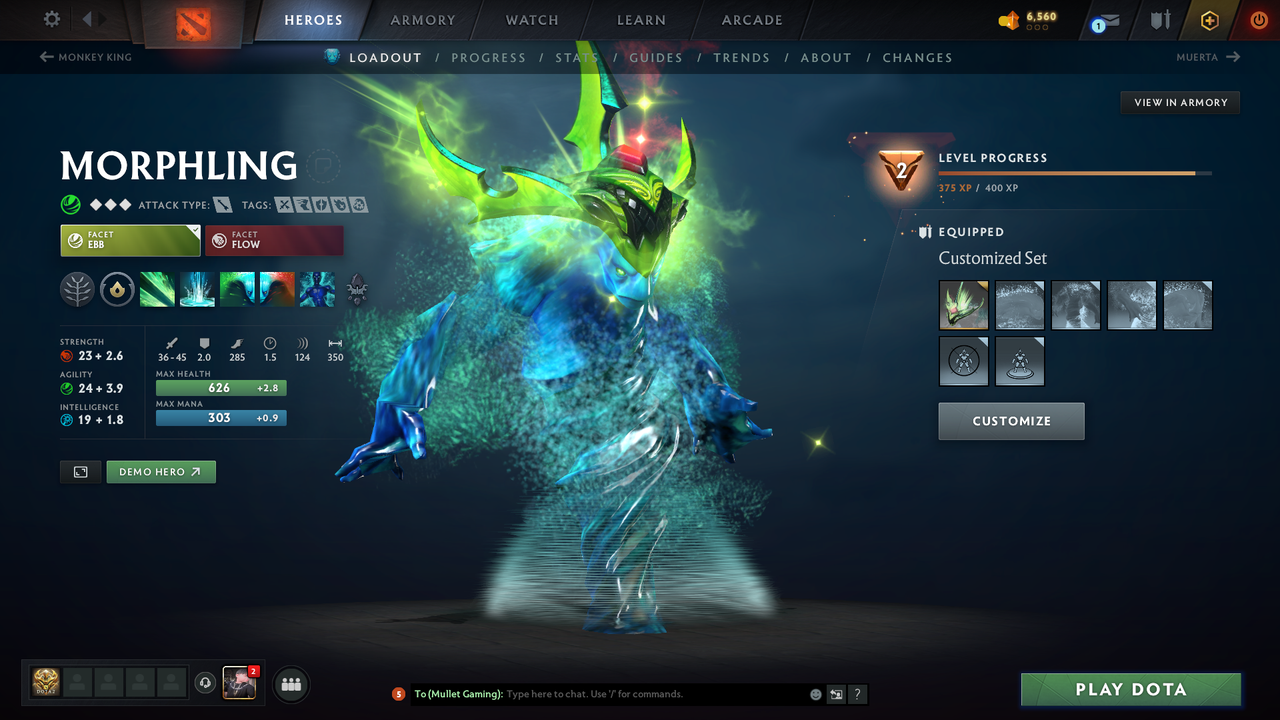Navigate to Muerta with the next-hero arrow
Viewport: 1280px width, 720px height.
[x=1232, y=57]
